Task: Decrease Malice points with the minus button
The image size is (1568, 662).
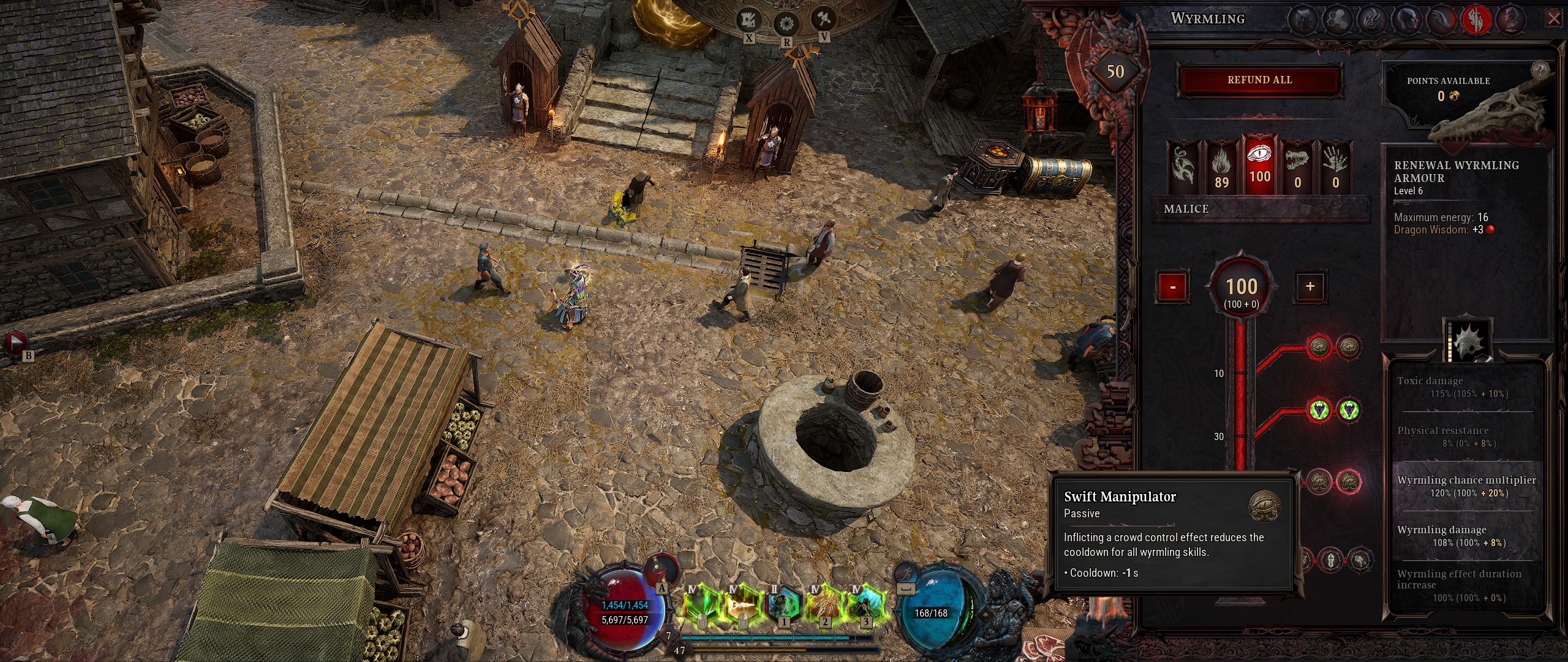Action: pos(1172,287)
